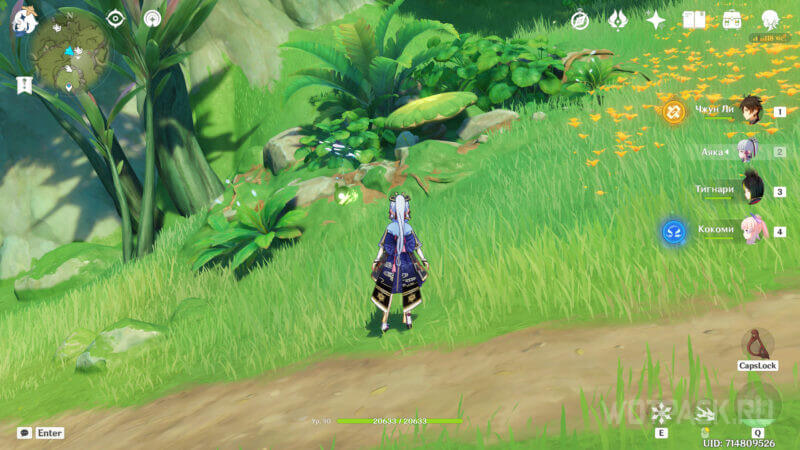Open the winged emblem icon
Image resolution: width=800 pixels, height=450 pixels.
coord(618,20)
